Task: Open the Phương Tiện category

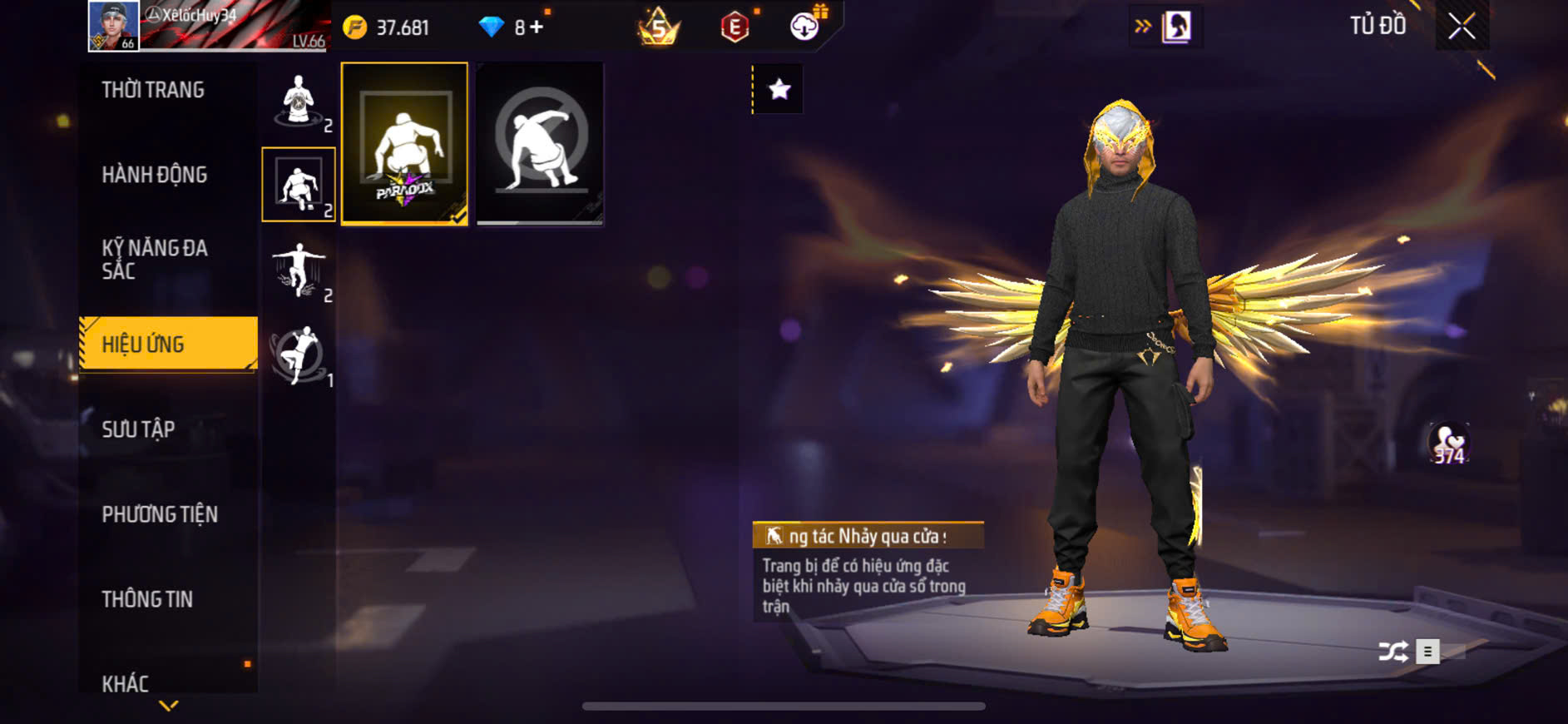Action: (160, 514)
